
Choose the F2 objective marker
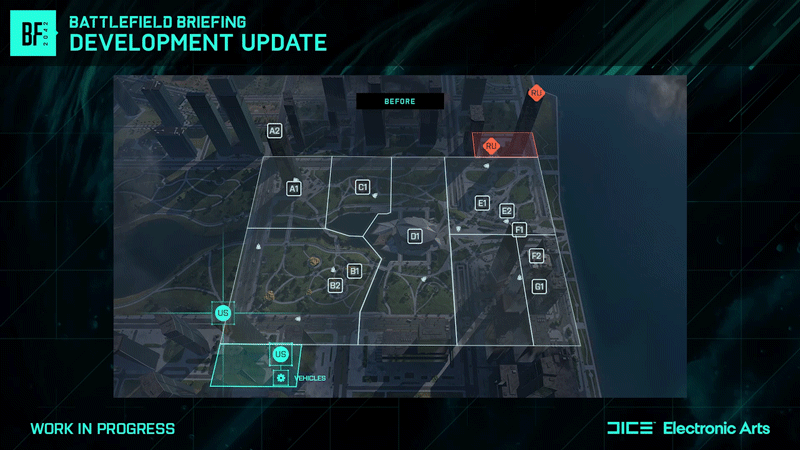click(x=536, y=256)
